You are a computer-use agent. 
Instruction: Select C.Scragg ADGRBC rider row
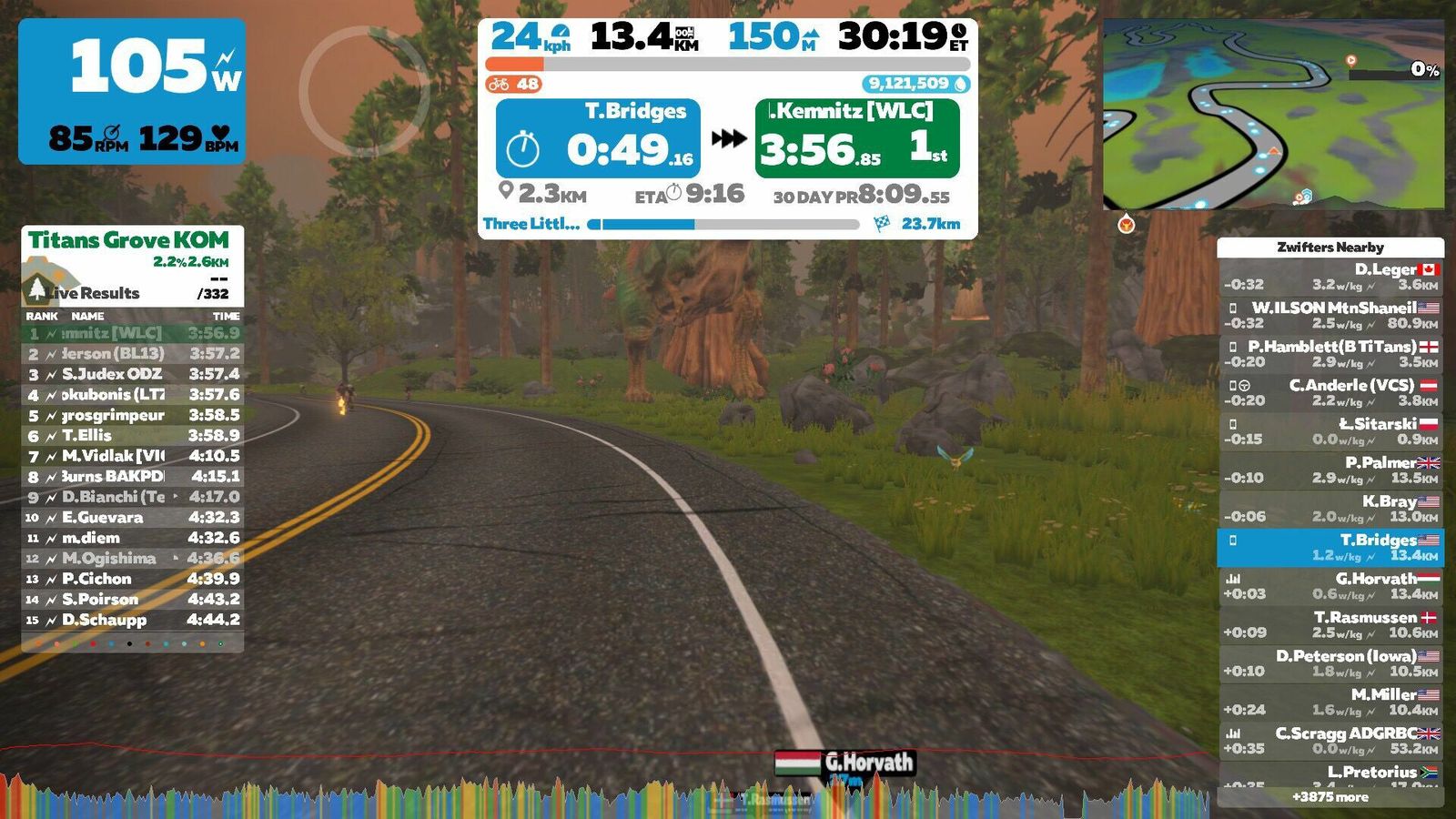click(1330, 741)
